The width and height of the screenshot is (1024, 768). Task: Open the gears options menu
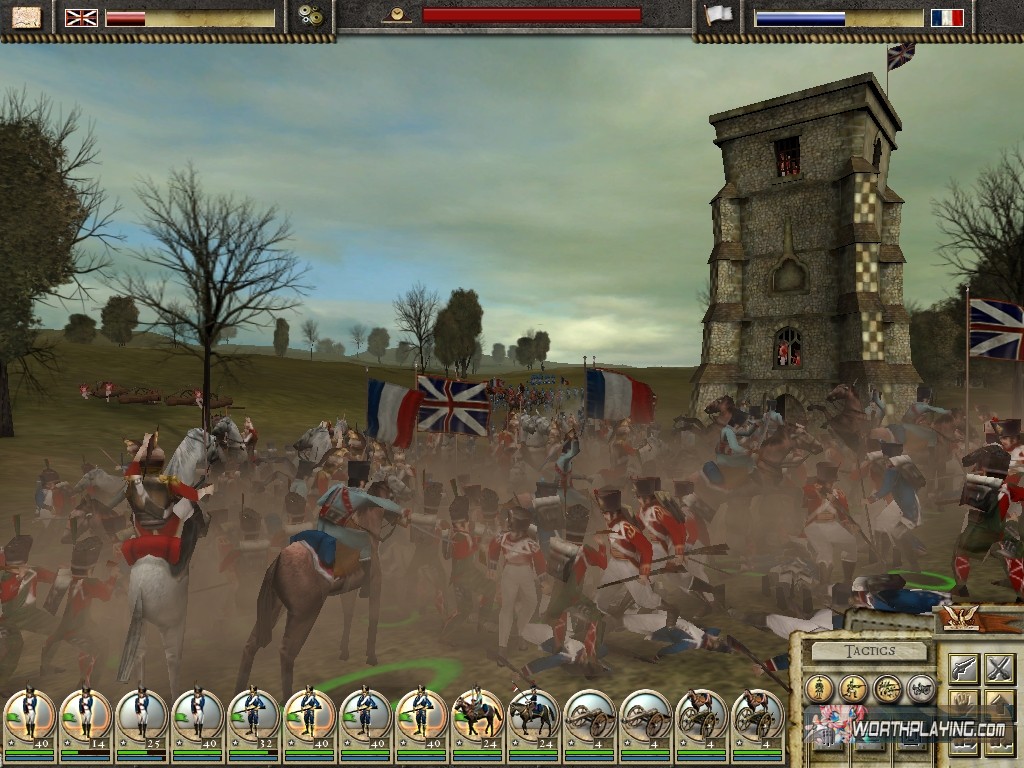(311, 17)
